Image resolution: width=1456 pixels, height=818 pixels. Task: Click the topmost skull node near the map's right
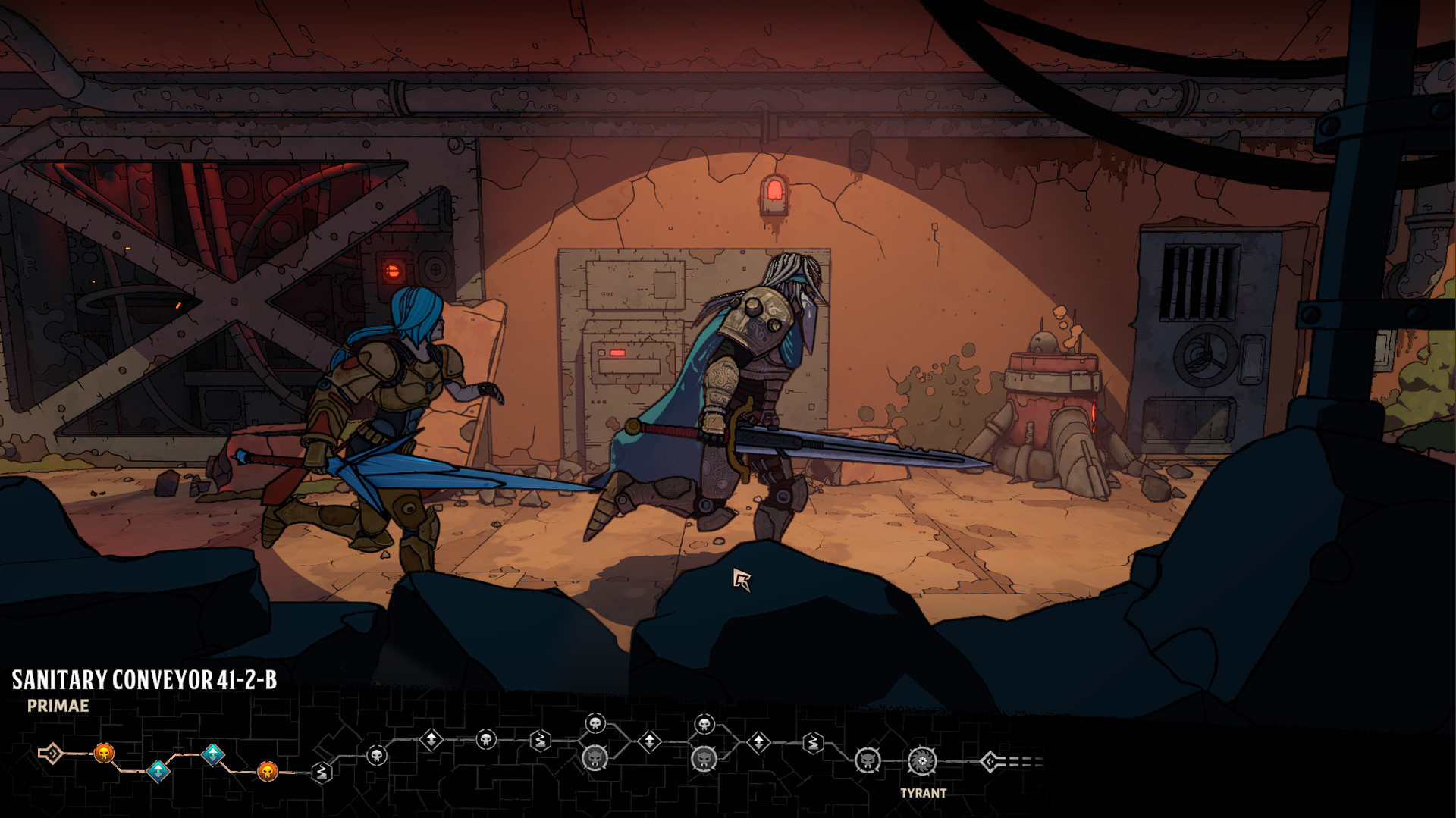(x=704, y=722)
